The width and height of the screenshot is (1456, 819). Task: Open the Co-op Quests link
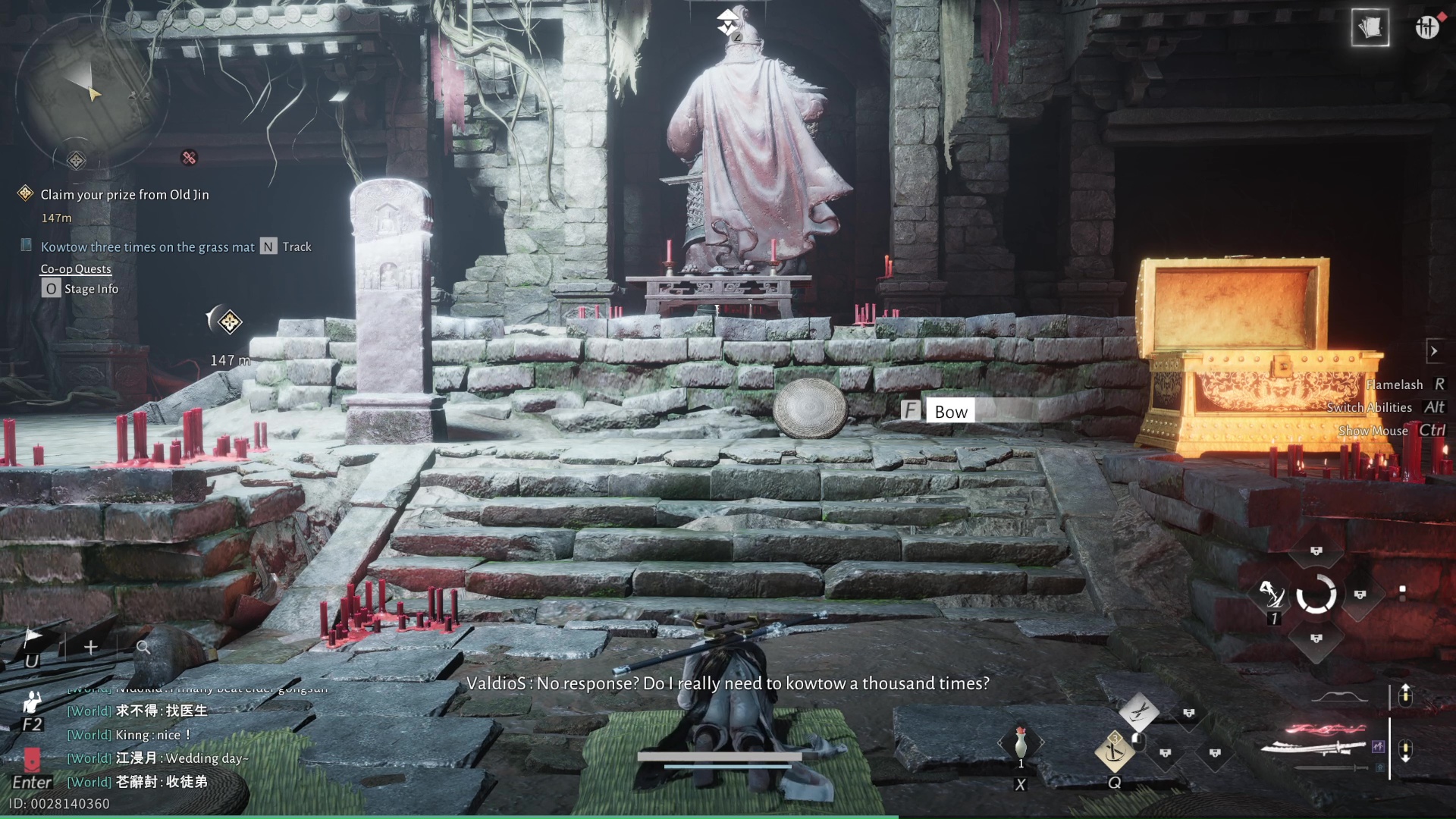click(x=76, y=269)
